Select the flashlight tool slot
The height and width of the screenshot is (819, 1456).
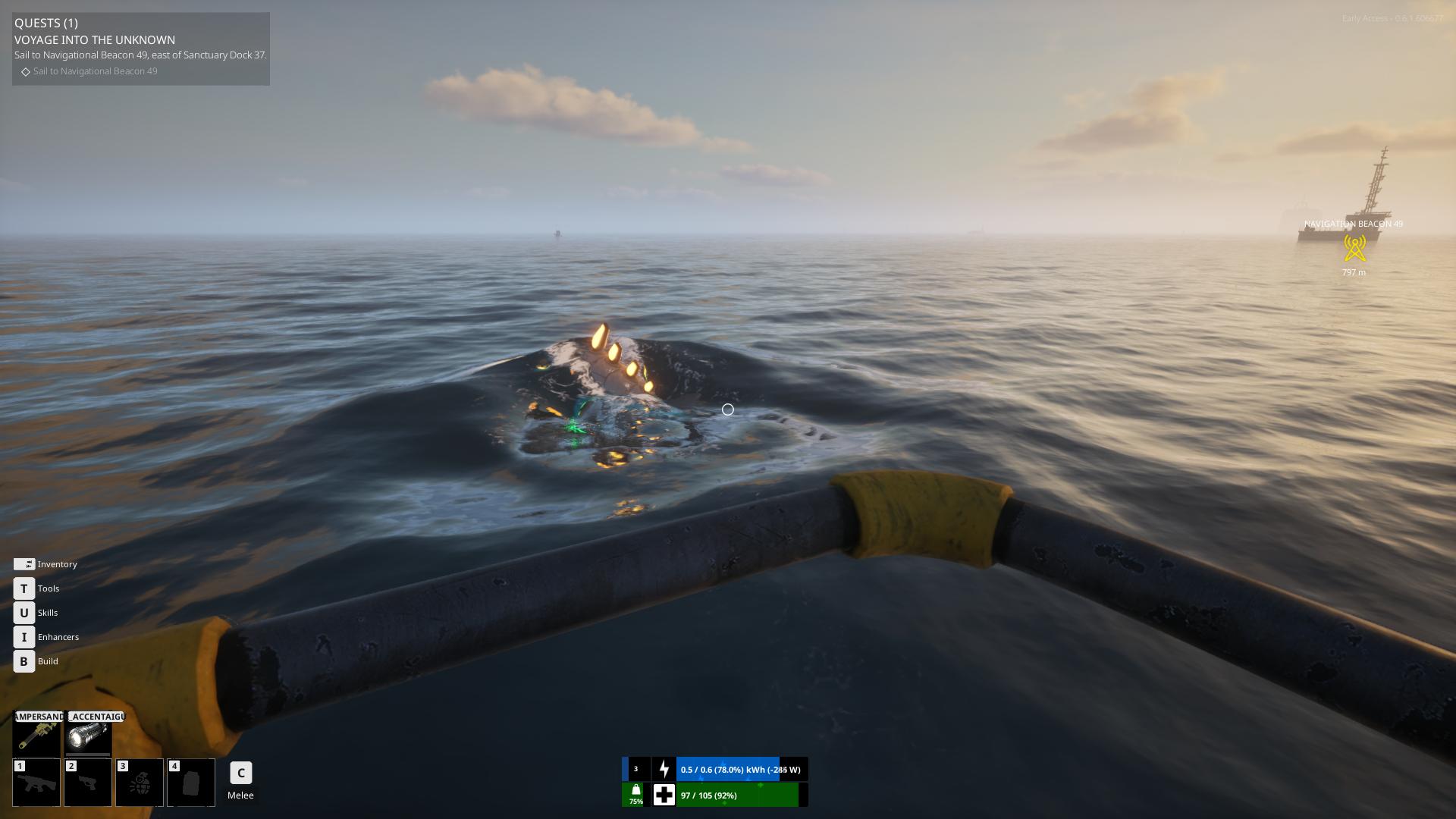pos(88,734)
